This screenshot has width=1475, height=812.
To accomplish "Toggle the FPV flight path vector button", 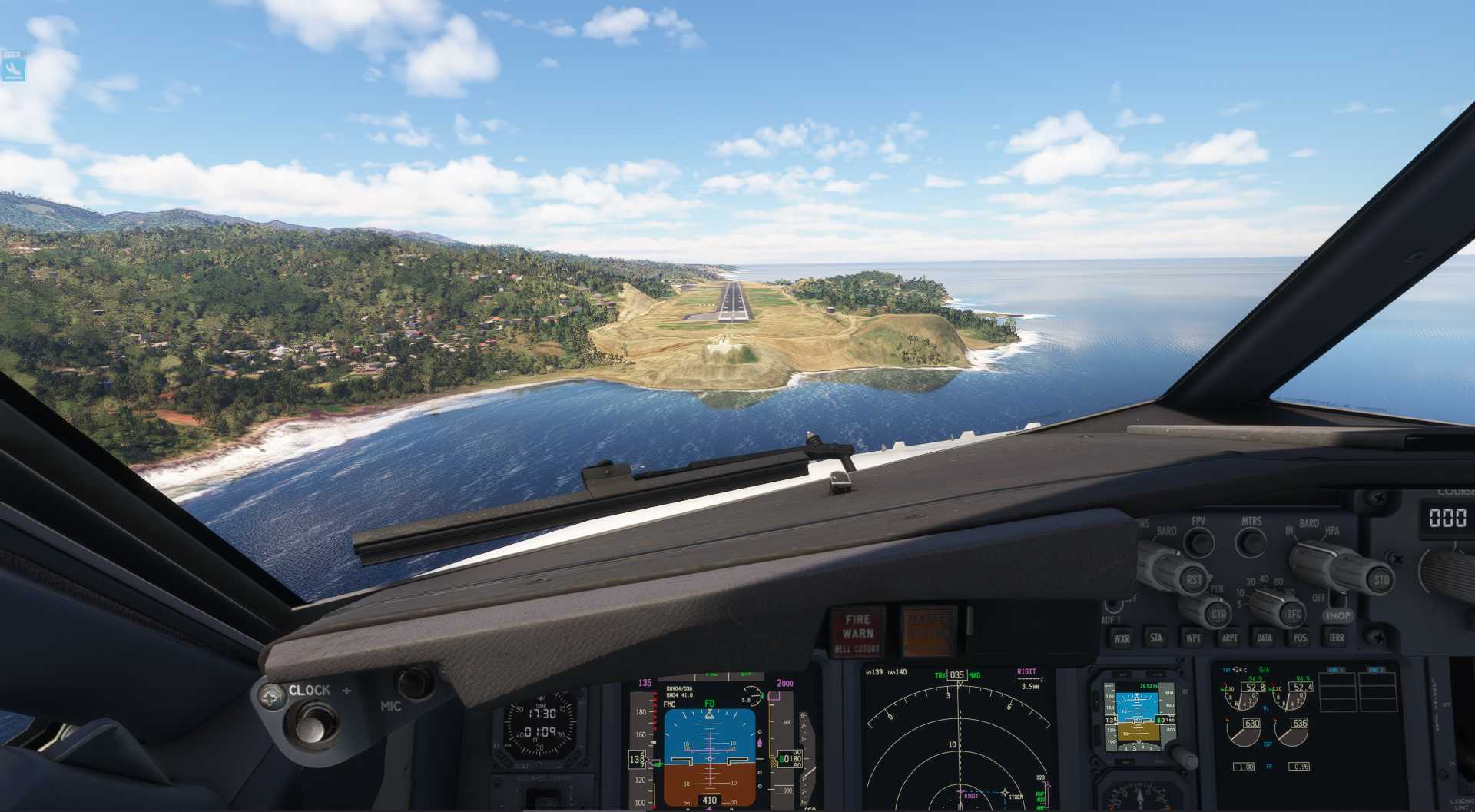I will (1198, 542).
